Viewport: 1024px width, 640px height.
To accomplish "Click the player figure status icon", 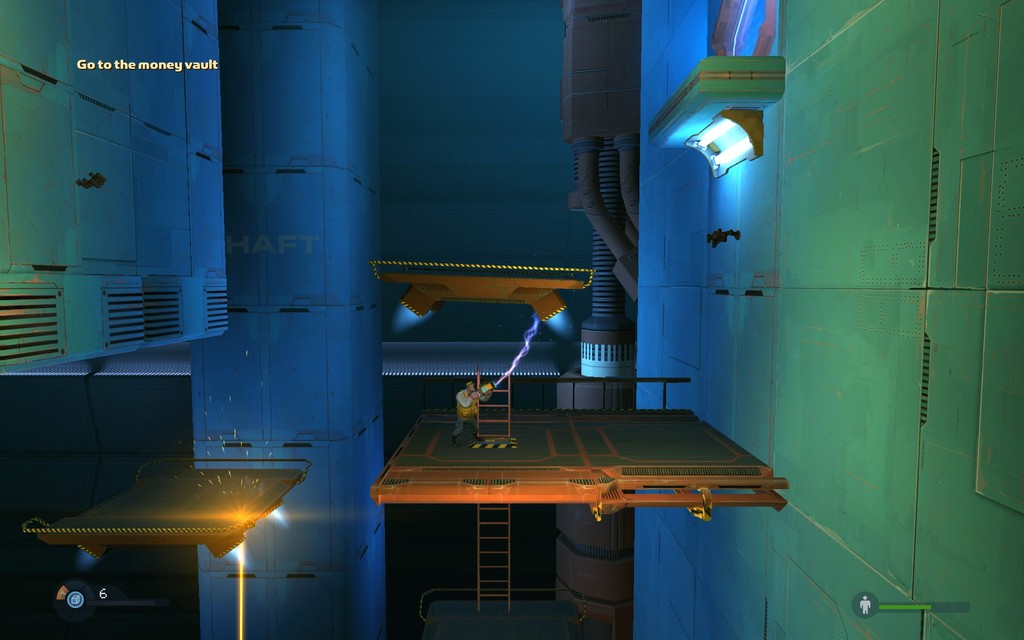I will click(x=865, y=605).
